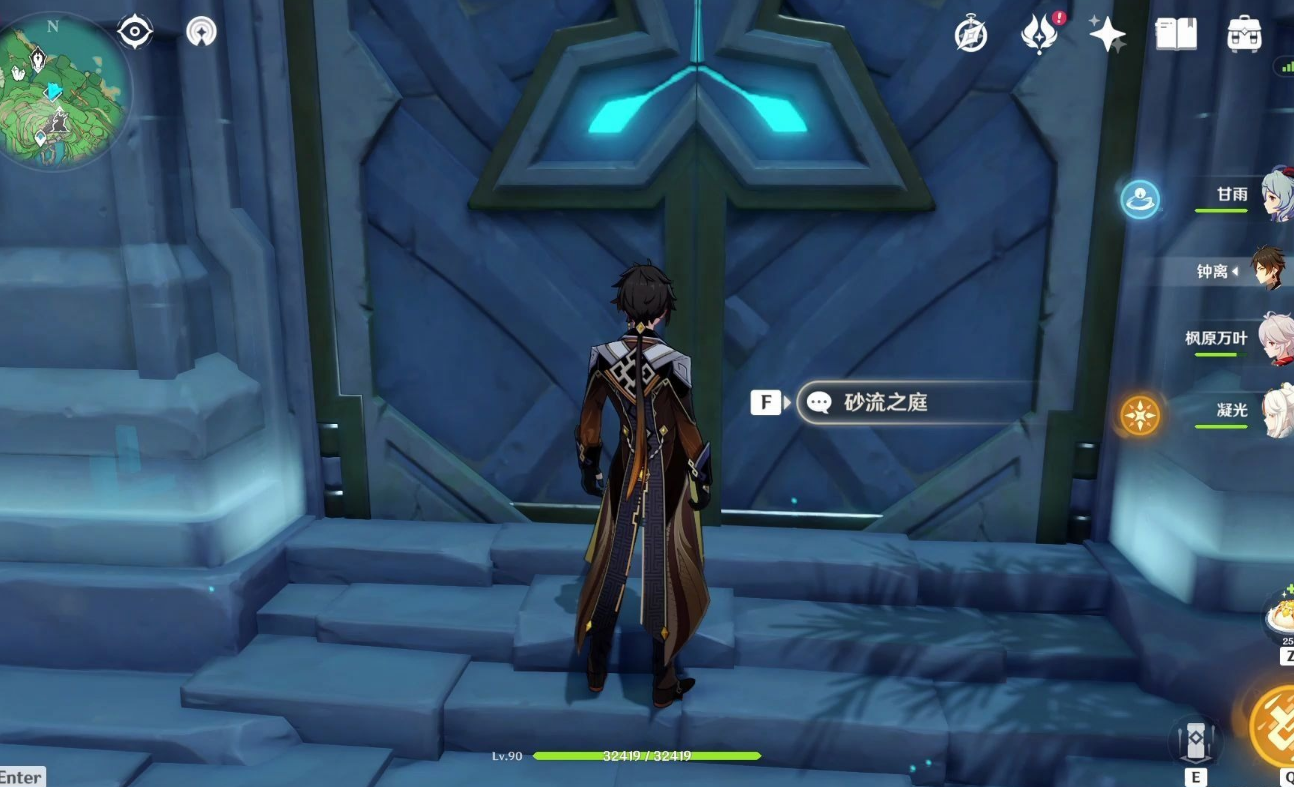Click the orange burst-ready icon beside 凝光

(x=1140, y=415)
